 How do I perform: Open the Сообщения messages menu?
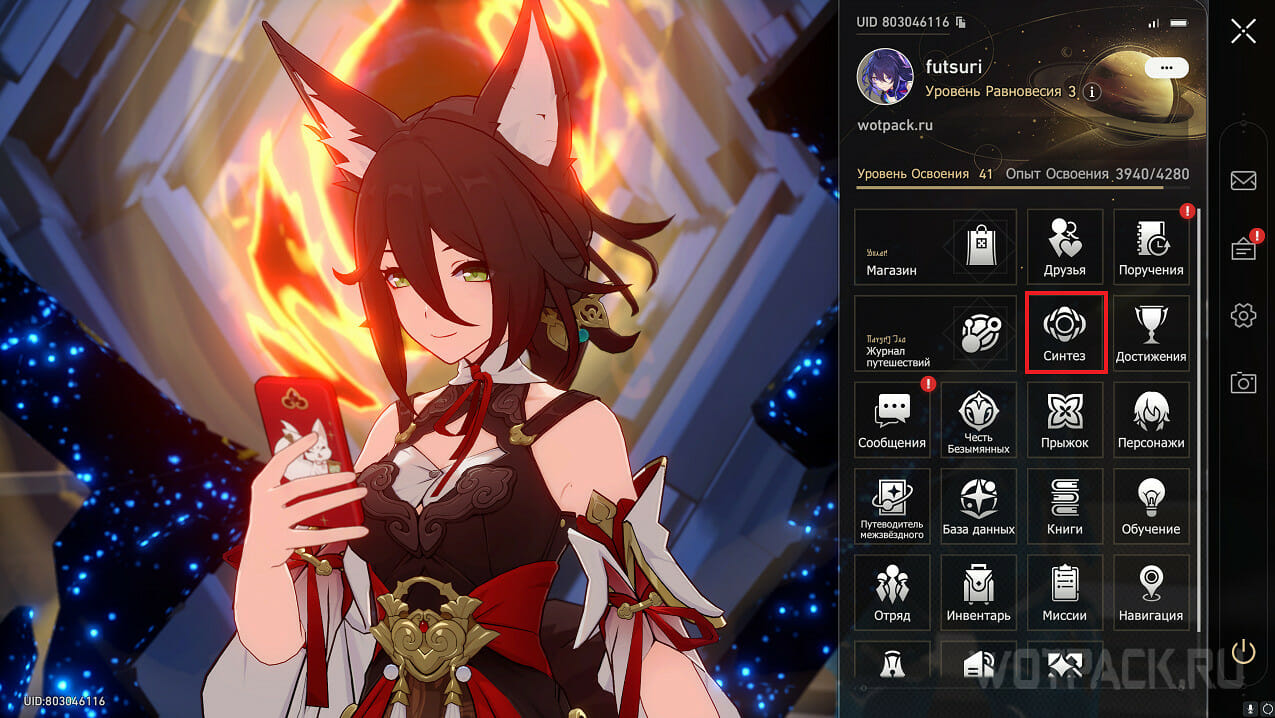[x=892, y=419]
